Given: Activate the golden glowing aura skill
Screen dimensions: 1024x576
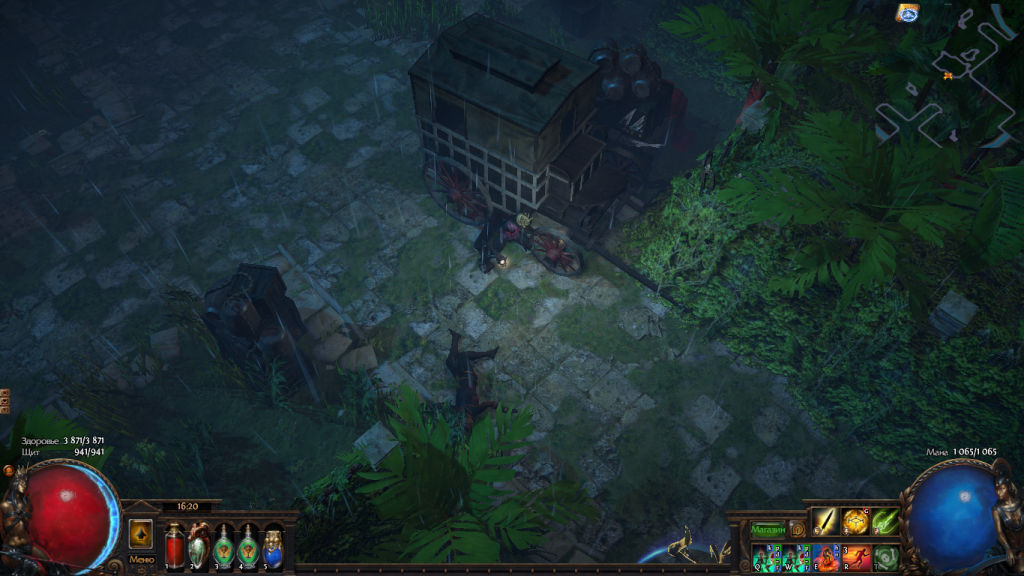Looking at the screenshot, I should coord(855,522).
